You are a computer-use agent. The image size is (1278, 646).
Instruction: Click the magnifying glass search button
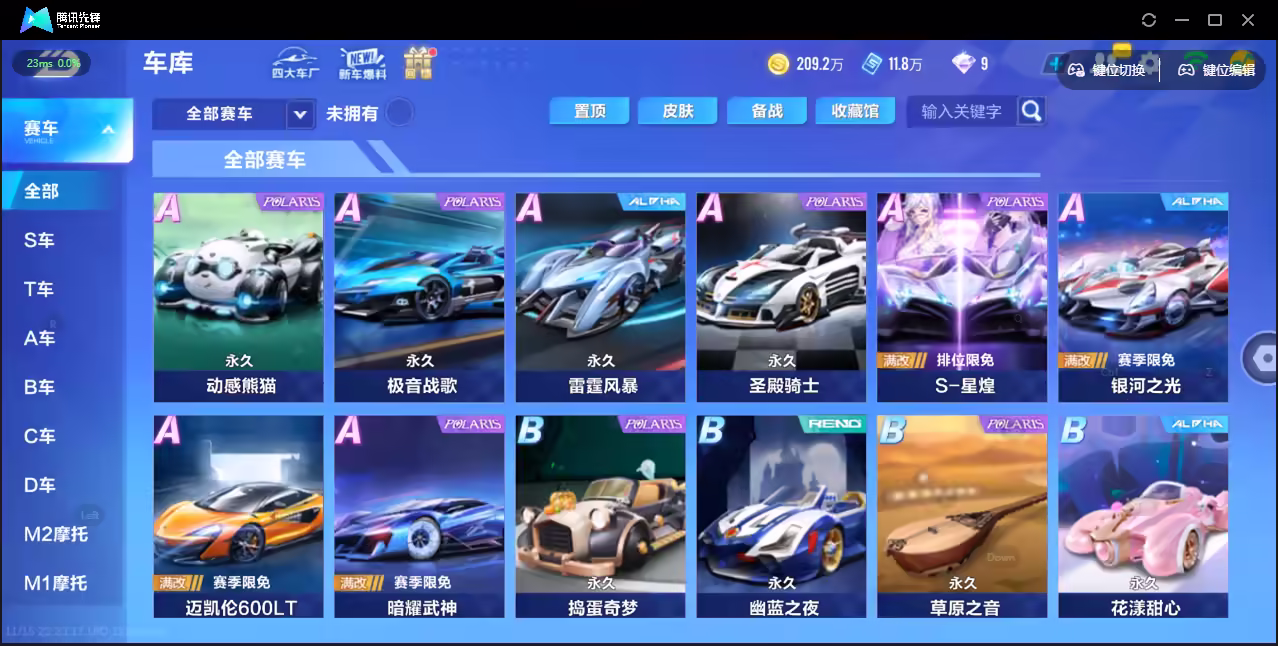1031,111
